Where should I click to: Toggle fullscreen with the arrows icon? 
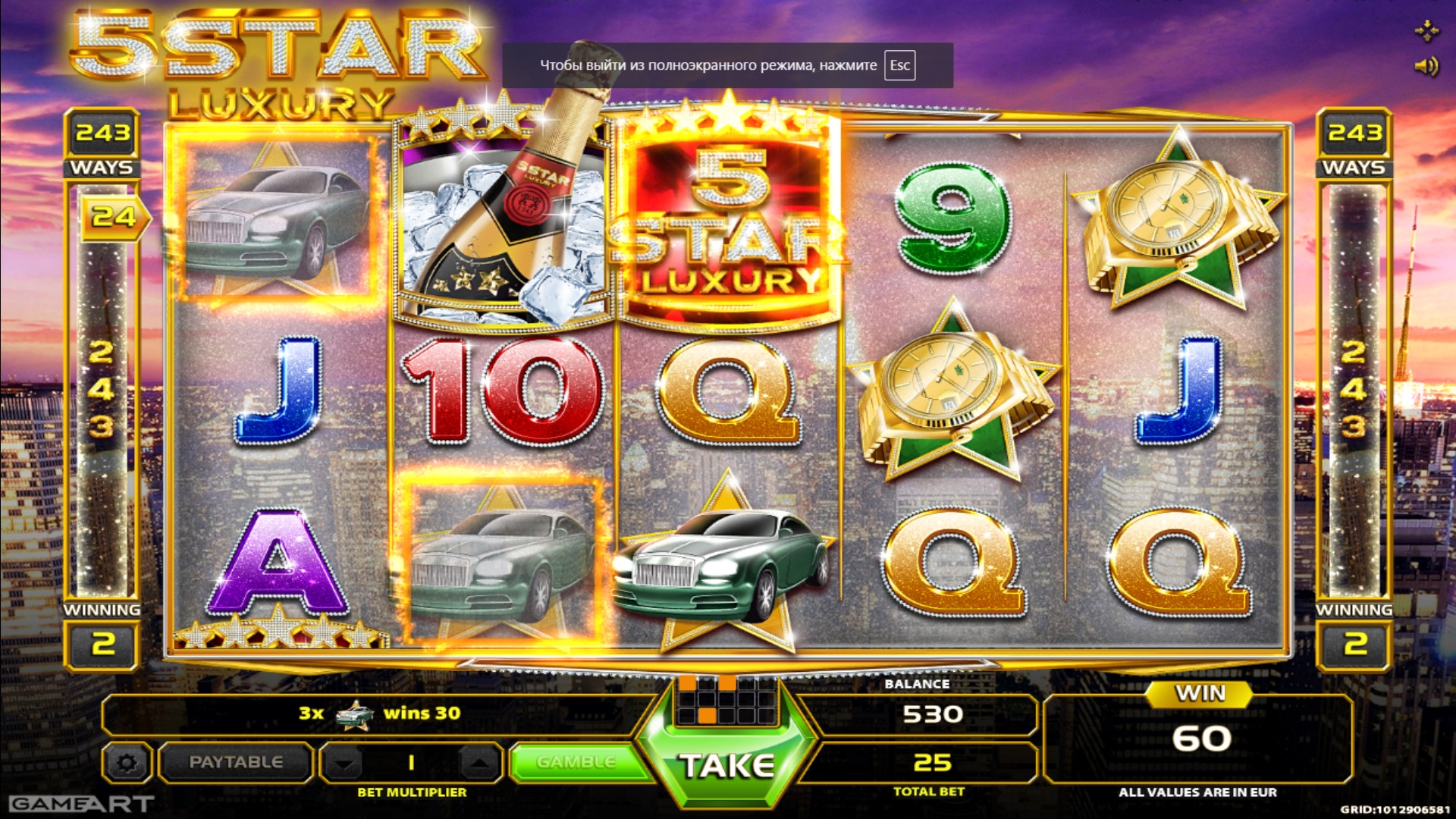pos(1426,31)
